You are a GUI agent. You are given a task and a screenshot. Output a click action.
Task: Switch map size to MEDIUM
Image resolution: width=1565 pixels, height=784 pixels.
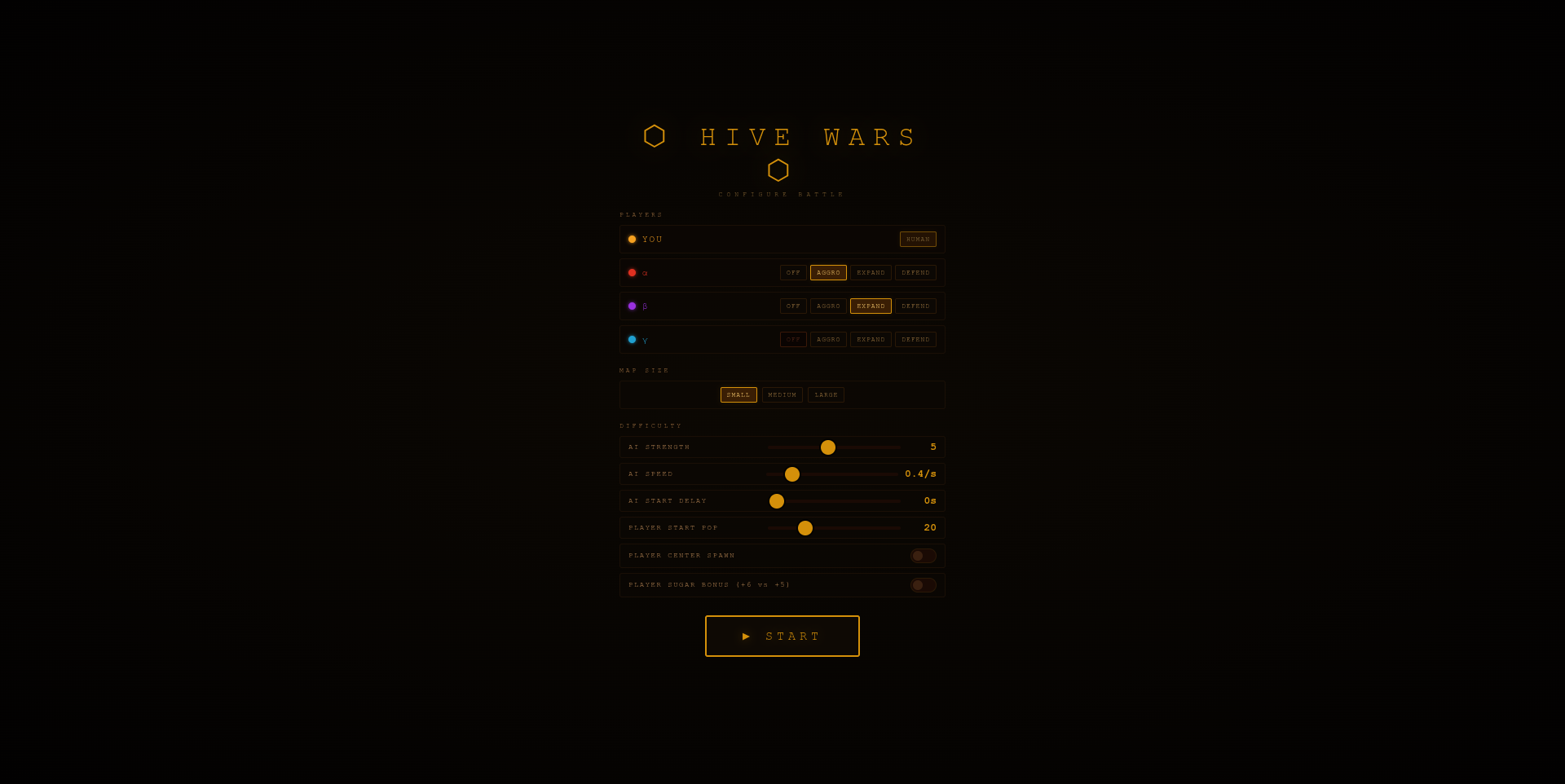(x=782, y=394)
